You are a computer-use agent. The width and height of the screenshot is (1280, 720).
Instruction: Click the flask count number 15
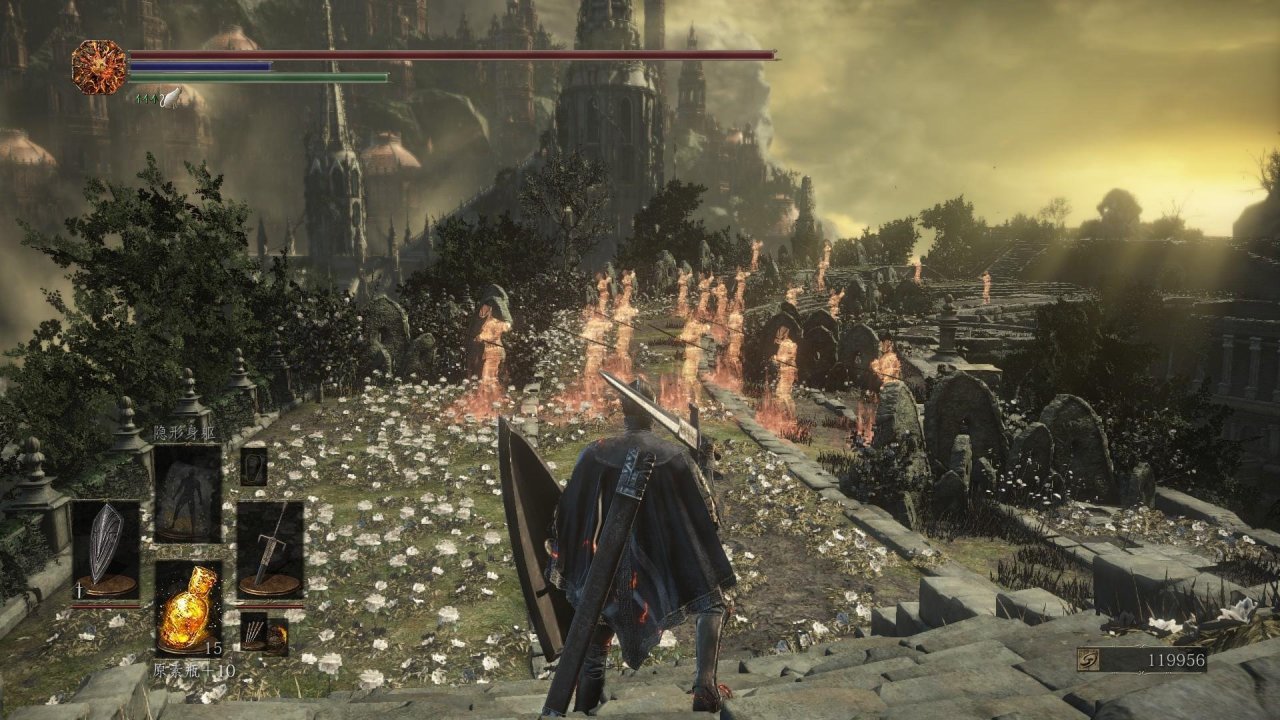click(213, 649)
